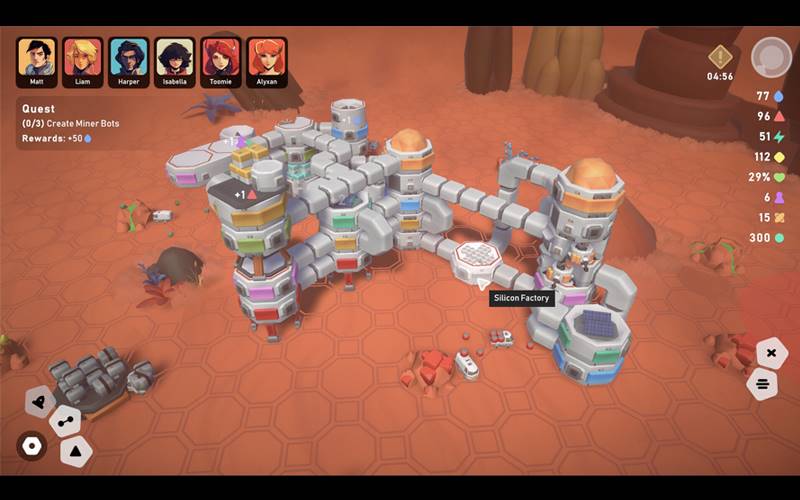Activate the hexagon nut build button

pyautogui.click(x=32, y=446)
